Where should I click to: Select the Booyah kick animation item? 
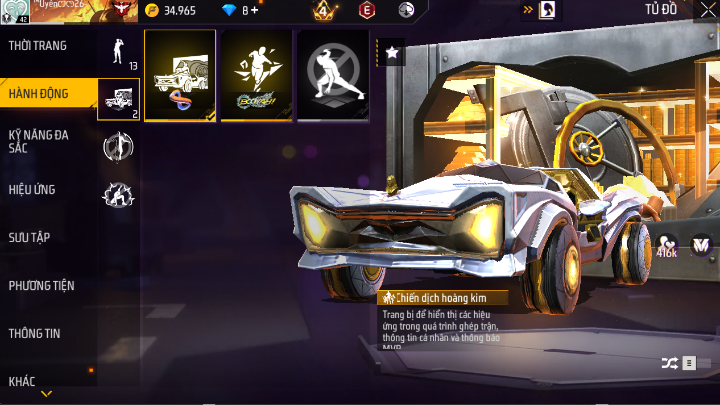256,75
